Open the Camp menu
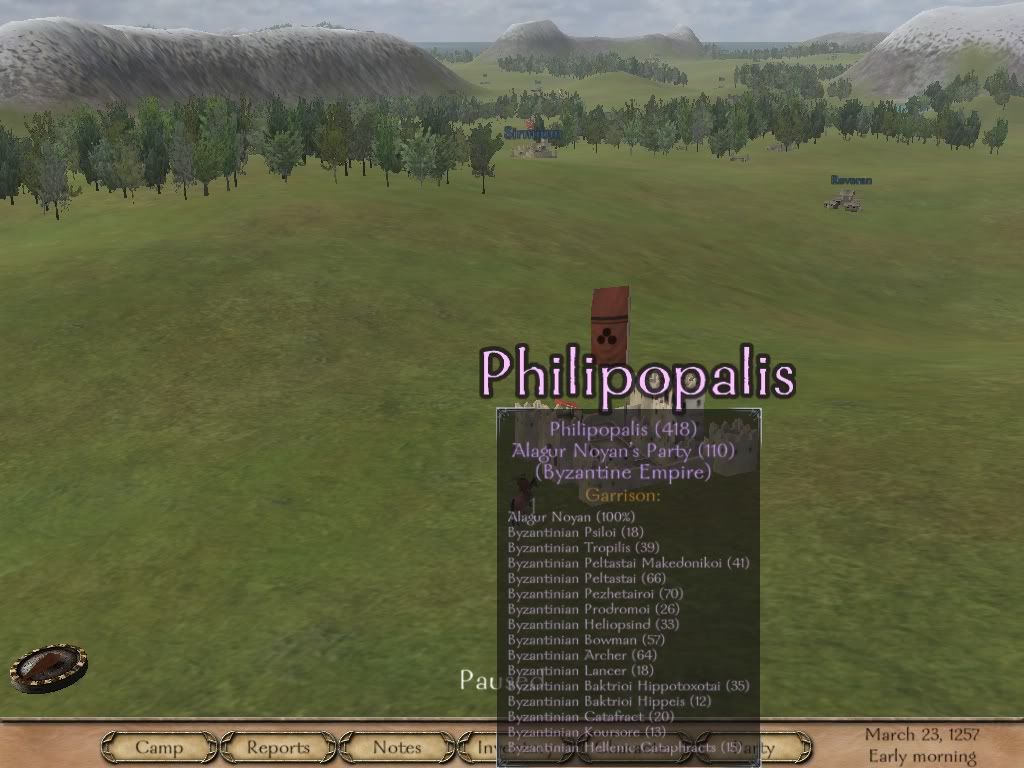1024x768 pixels. coord(159,747)
